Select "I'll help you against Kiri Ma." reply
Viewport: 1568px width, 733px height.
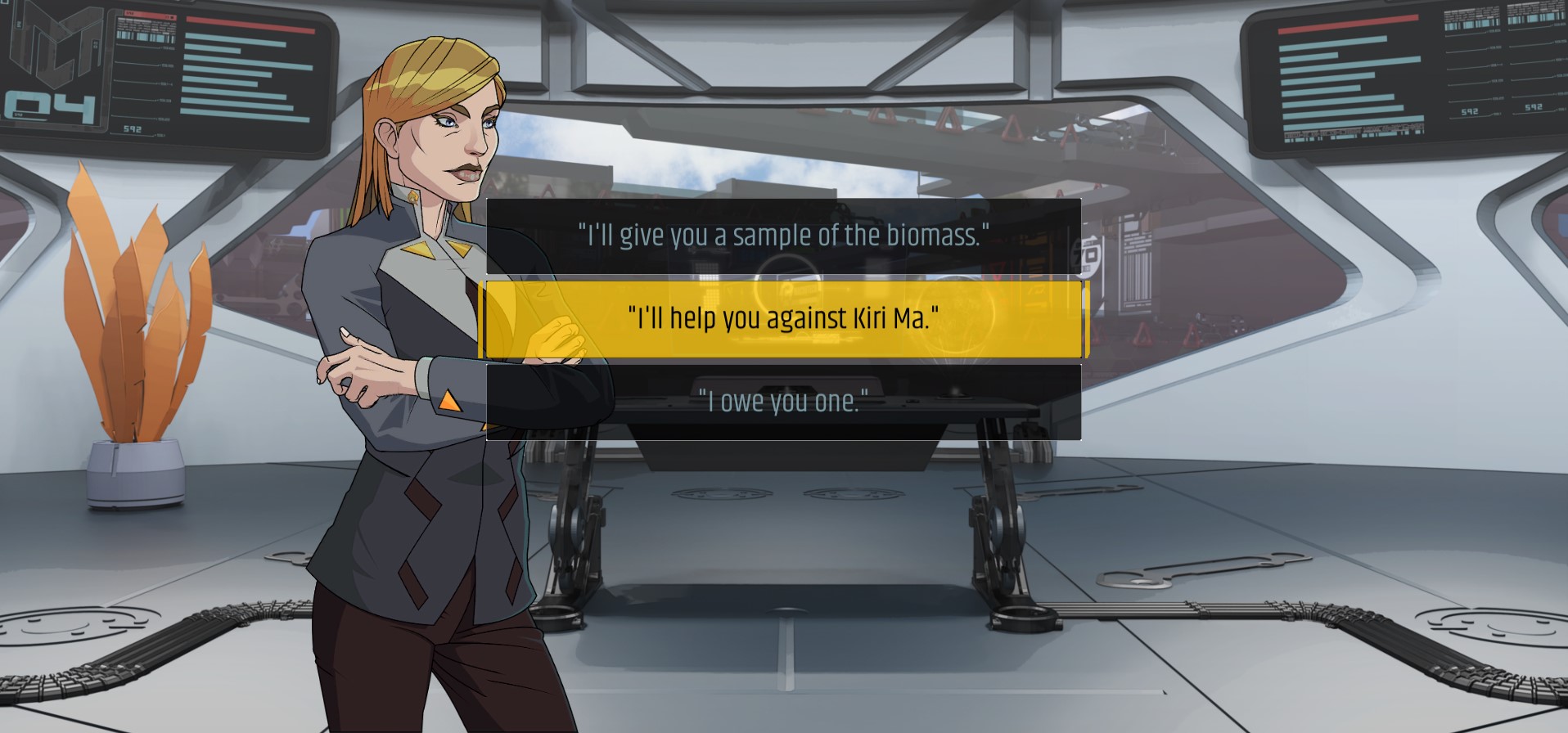pos(783,318)
